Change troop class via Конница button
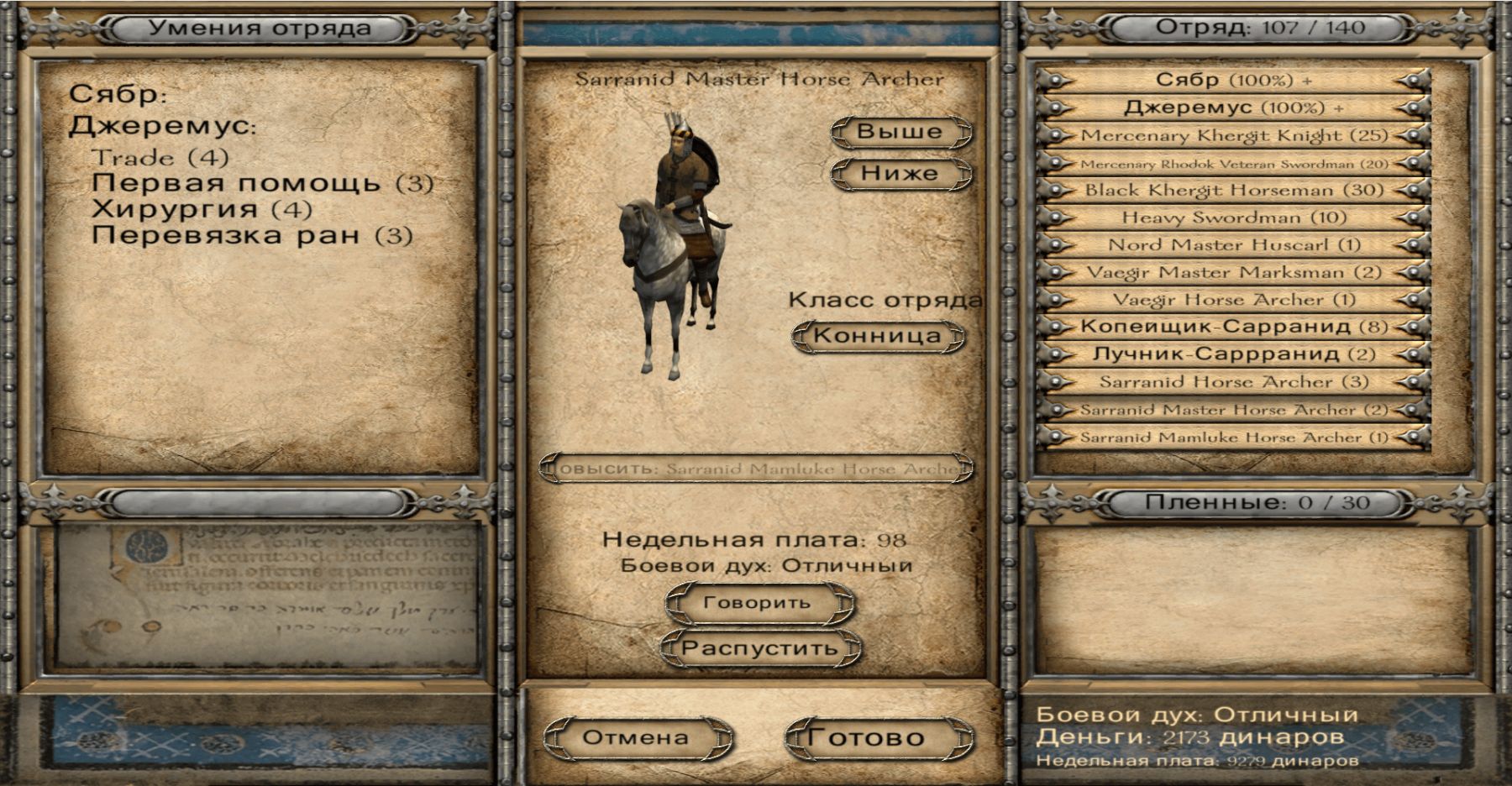1512x786 pixels. pyautogui.click(x=877, y=336)
